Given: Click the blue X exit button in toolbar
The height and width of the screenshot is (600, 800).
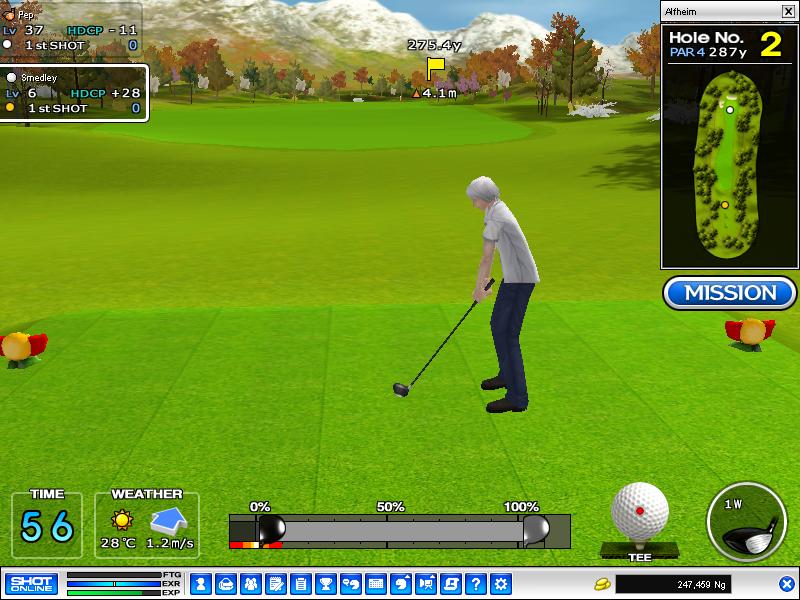Looking at the screenshot, I should [787, 583].
